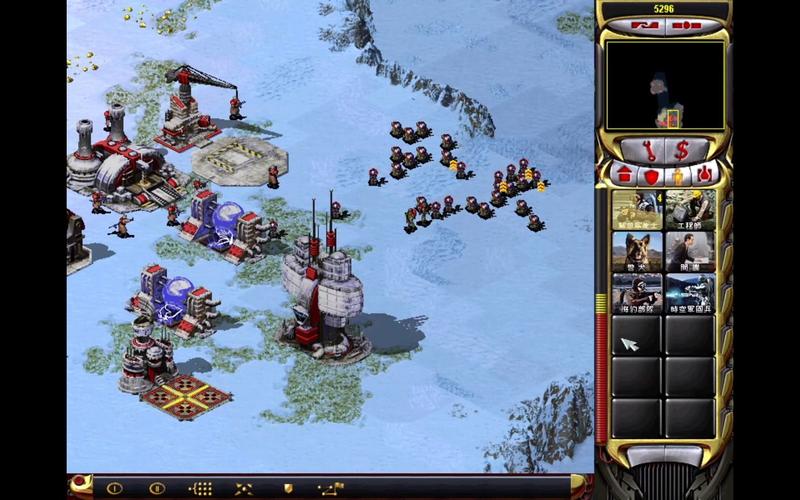The height and width of the screenshot is (500, 800).
Task: Train a Chrono Legionnaire
Action: tap(691, 292)
